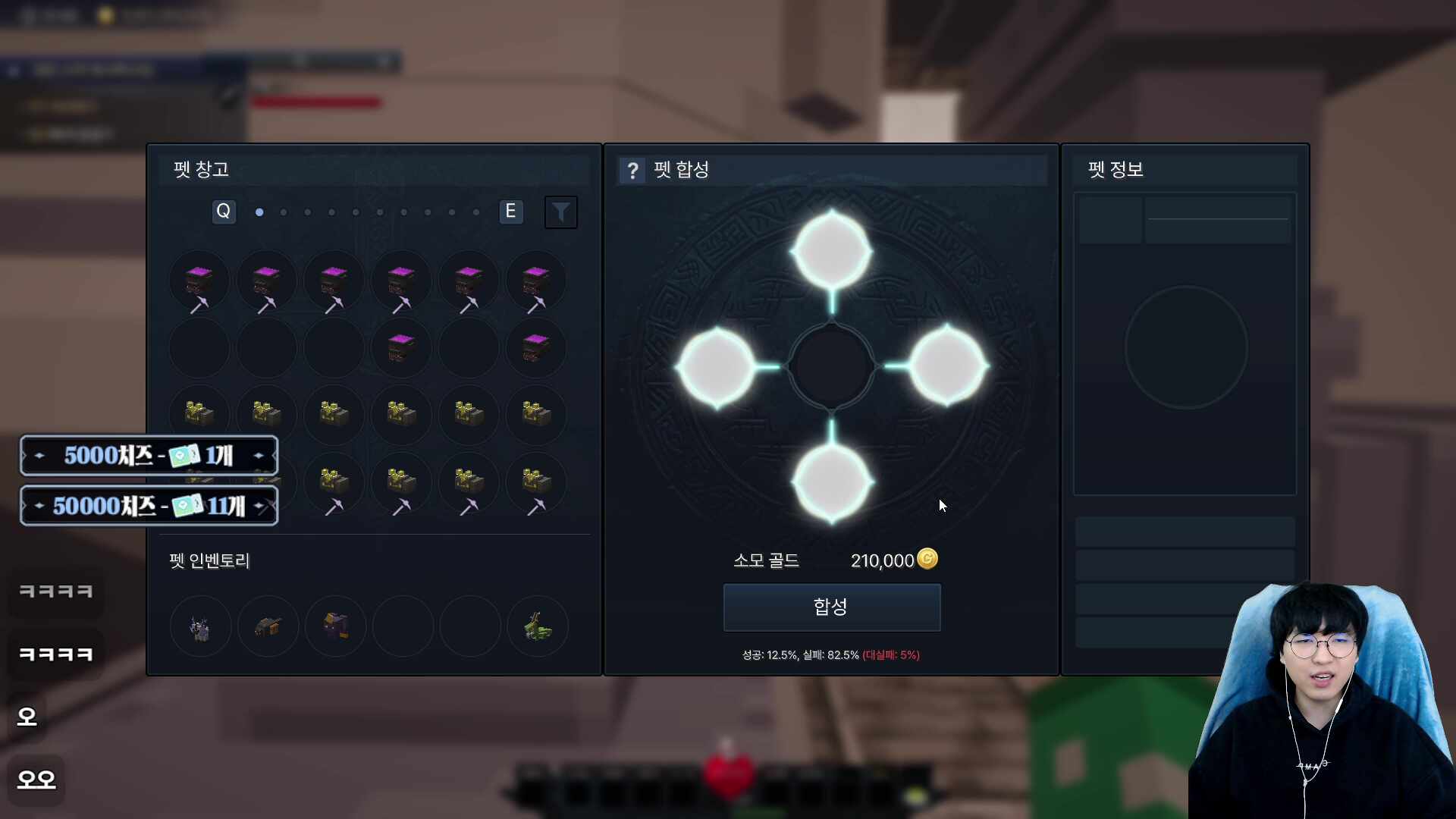This screenshot has height=819, width=1456.
Task: Select the last page dot before the E button
Action: (x=476, y=213)
